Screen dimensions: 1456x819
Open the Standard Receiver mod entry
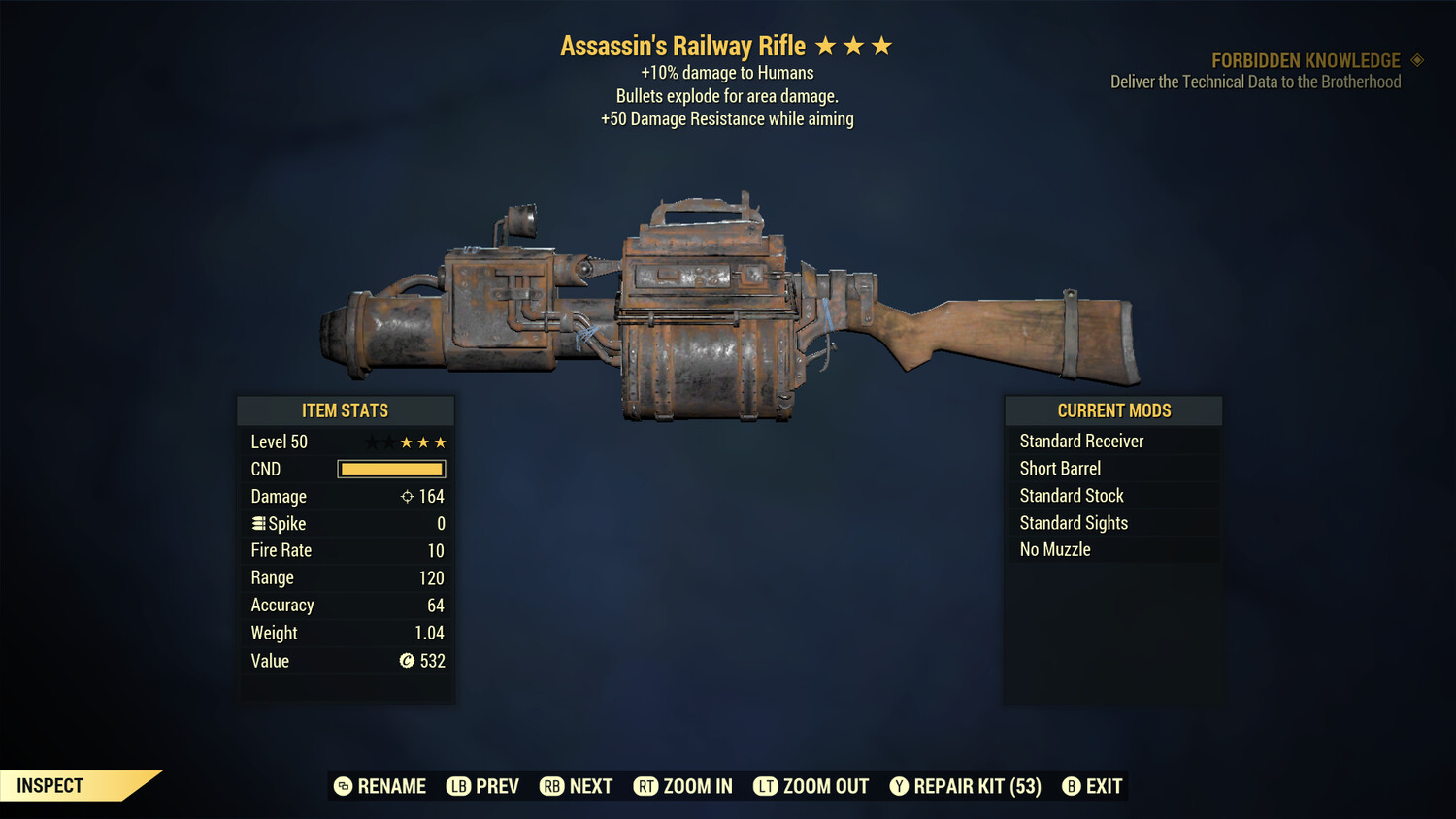pos(1081,441)
